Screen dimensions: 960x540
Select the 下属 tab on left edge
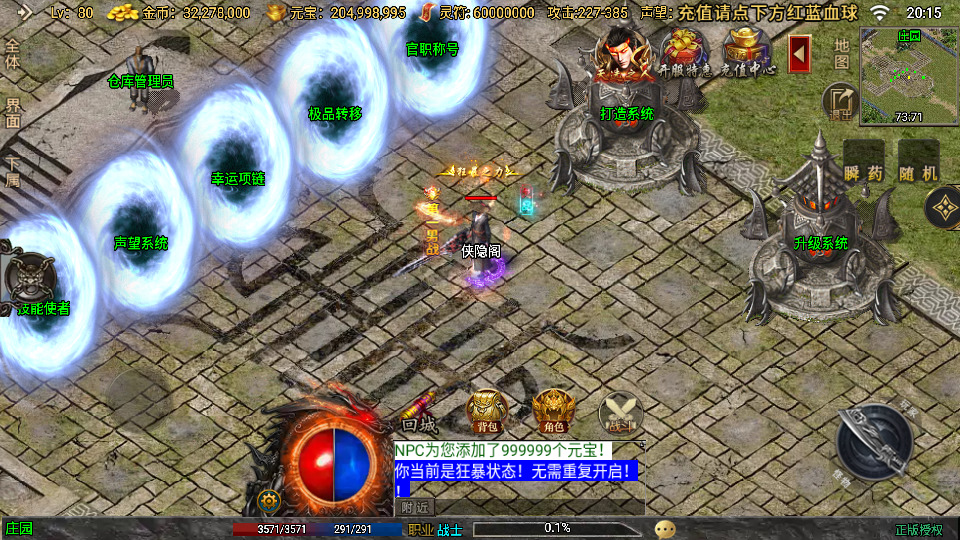pyautogui.click(x=13, y=172)
